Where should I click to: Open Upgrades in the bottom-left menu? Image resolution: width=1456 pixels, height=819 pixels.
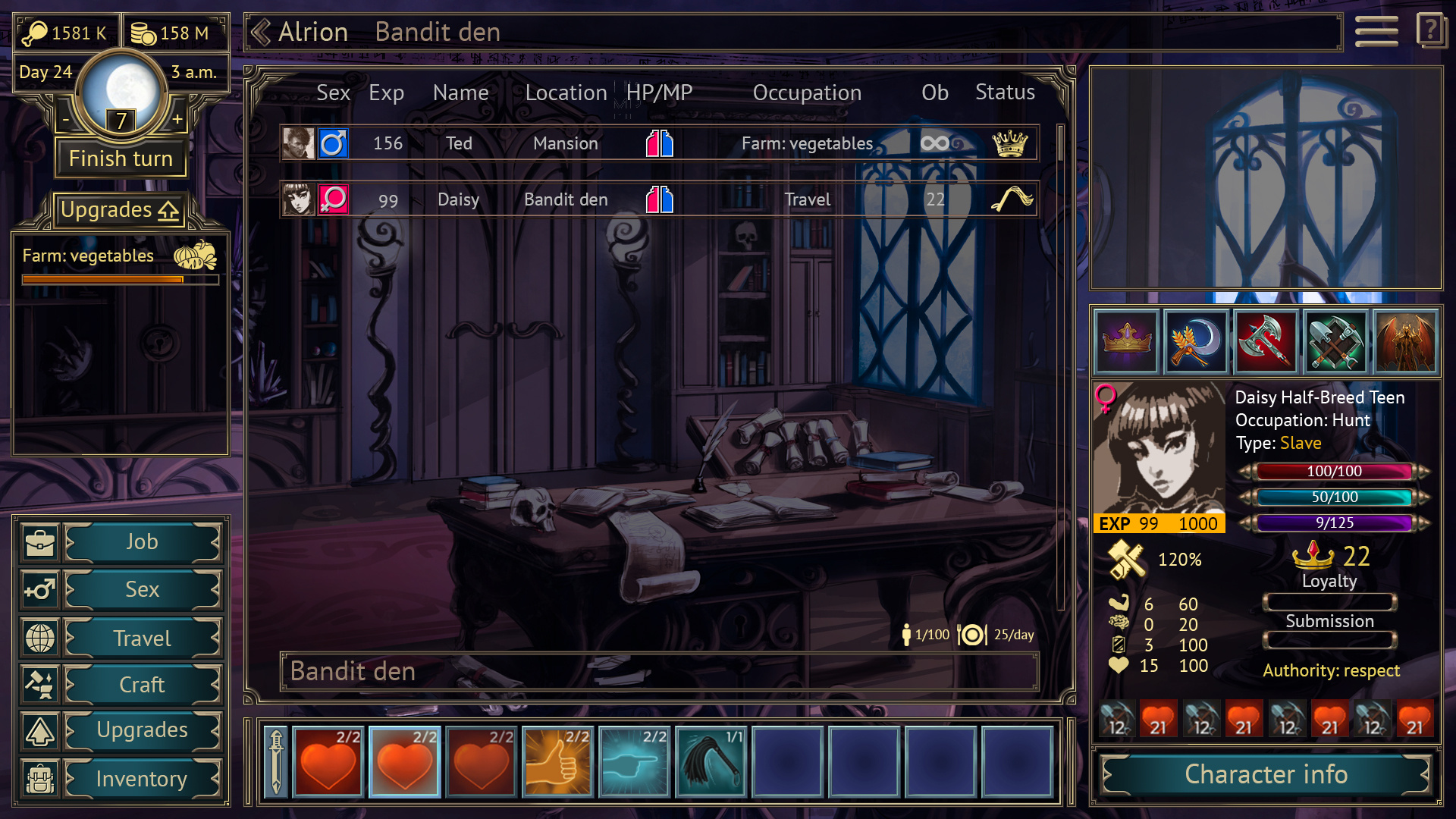coord(142,730)
